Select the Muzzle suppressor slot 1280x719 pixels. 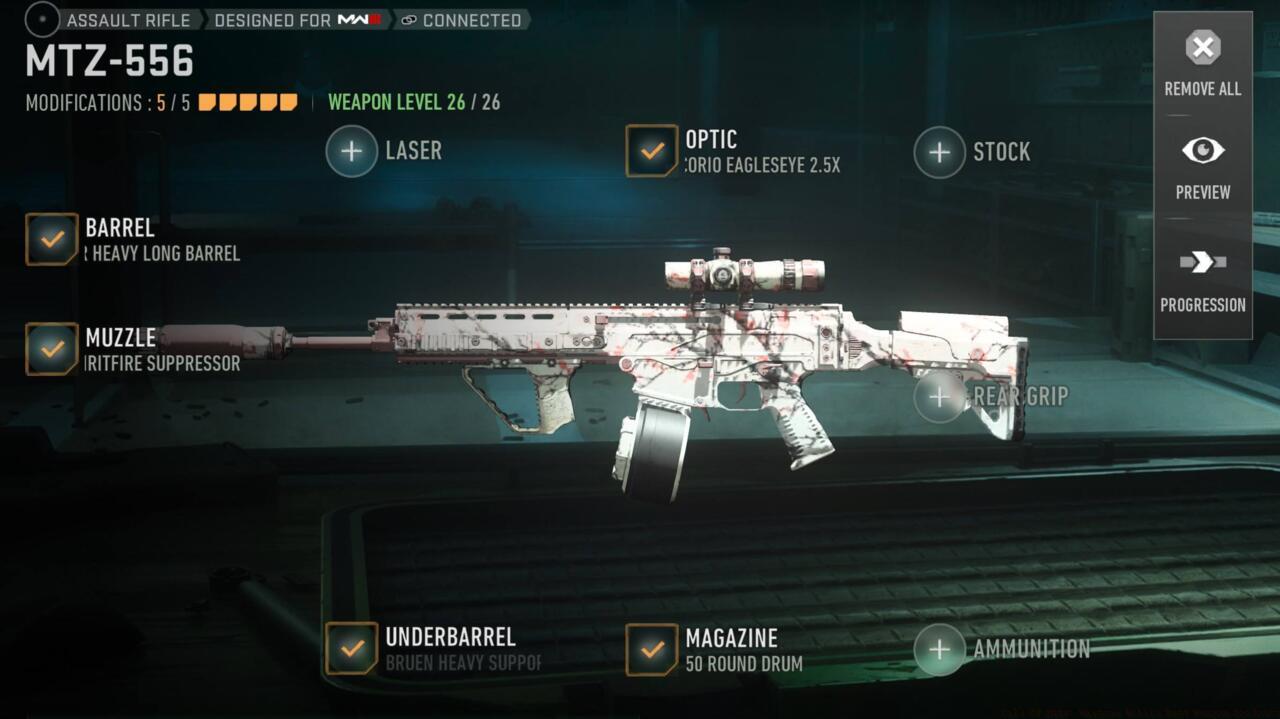pos(52,349)
